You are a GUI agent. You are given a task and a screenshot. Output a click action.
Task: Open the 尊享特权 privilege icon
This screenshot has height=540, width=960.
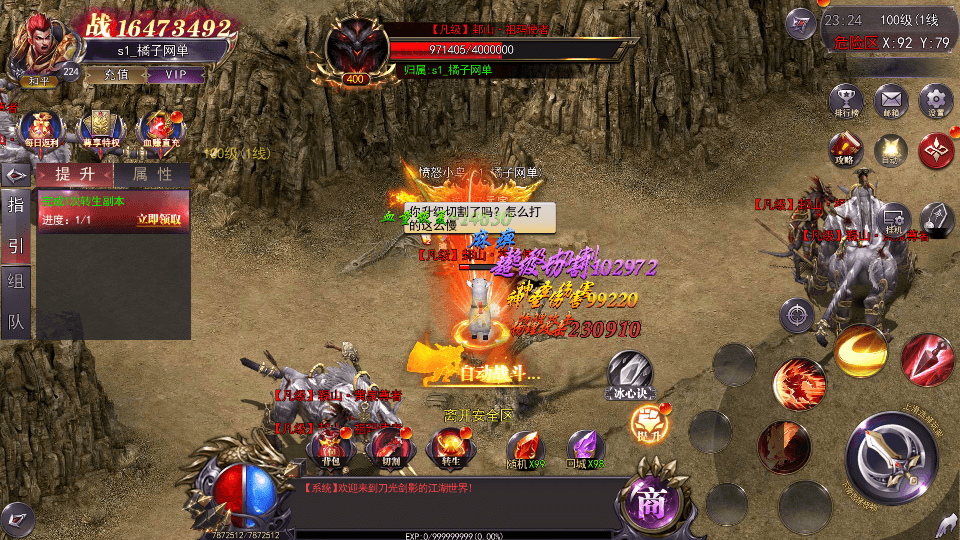[101, 130]
